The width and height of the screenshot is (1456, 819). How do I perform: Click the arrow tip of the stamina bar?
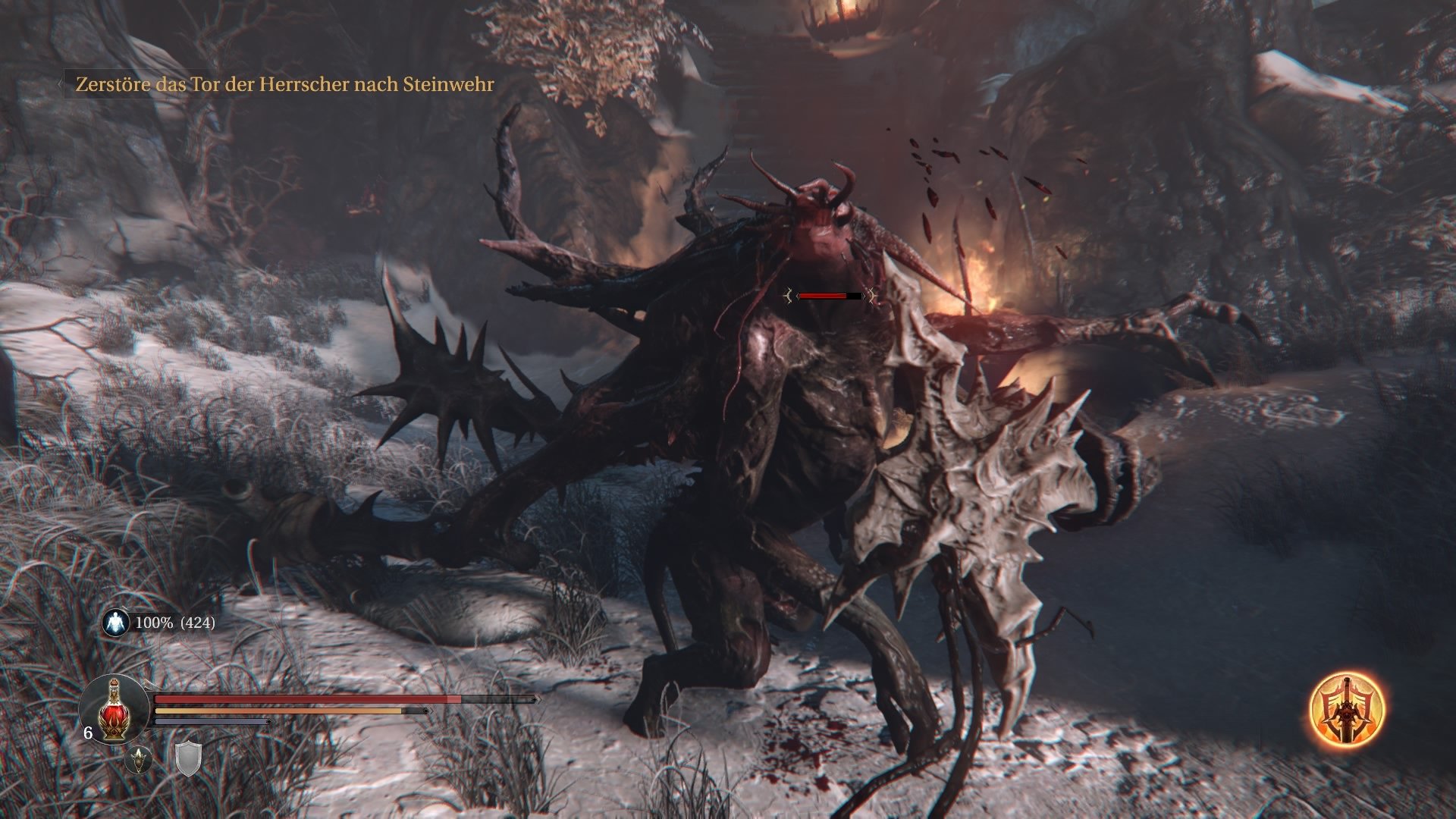pyautogui.click(x=431, y=710)
